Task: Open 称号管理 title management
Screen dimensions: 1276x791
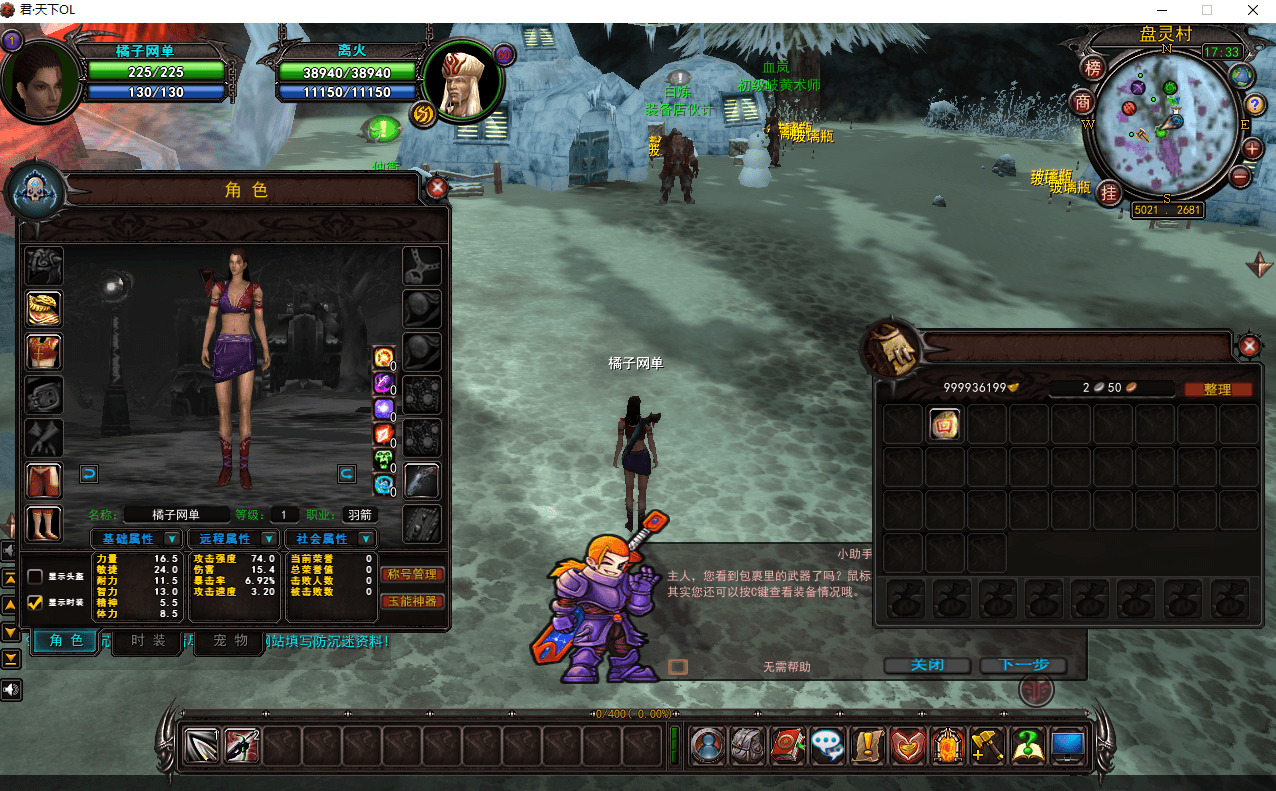Action: 412,575
